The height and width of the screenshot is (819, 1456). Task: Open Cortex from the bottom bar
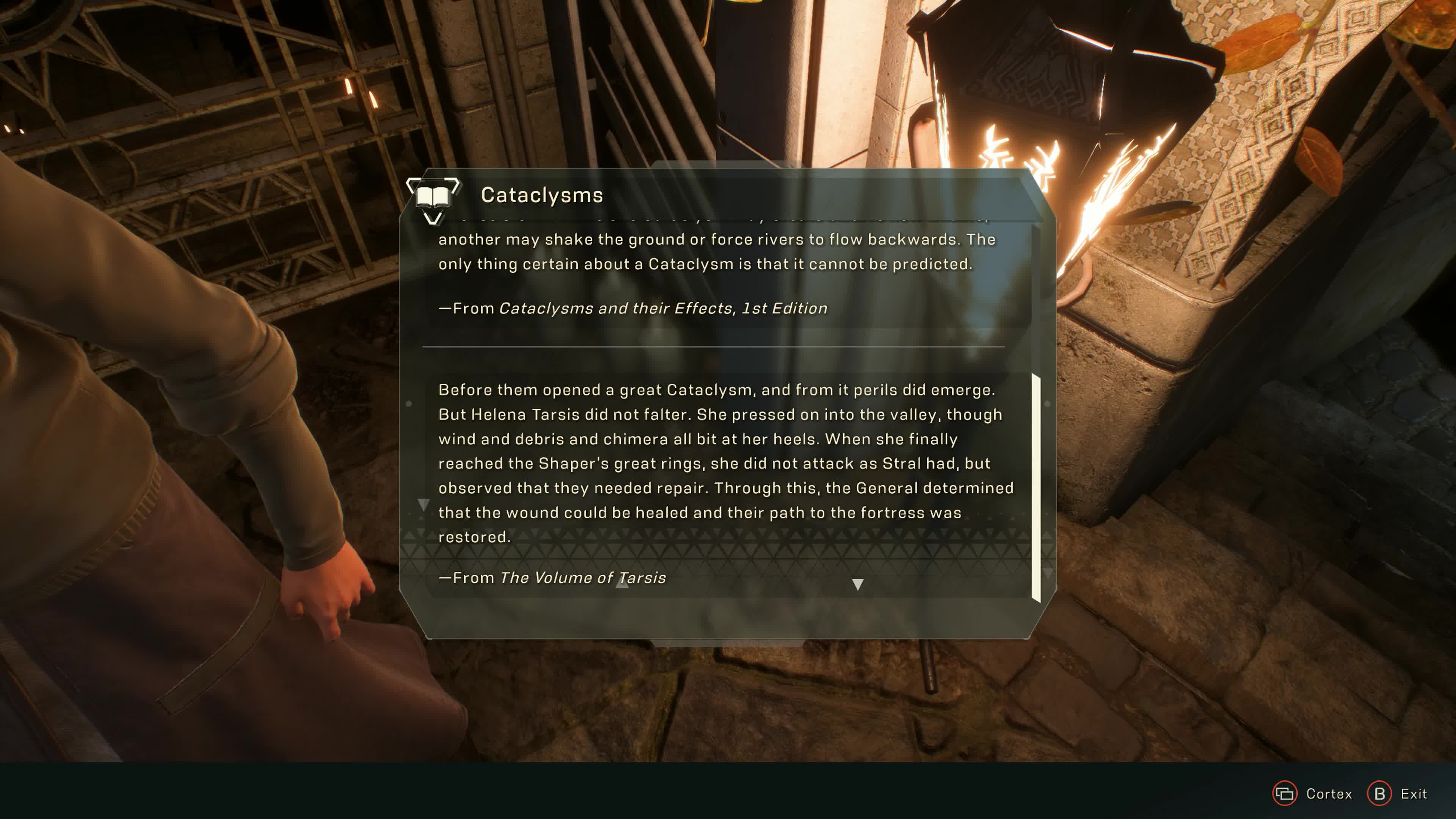[x=1285, y=794]
